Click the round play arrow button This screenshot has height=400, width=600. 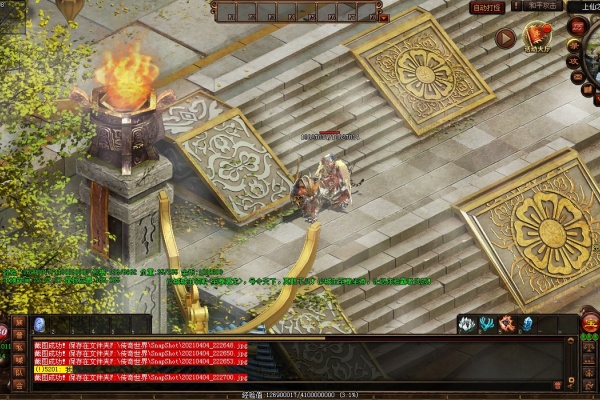506,38
